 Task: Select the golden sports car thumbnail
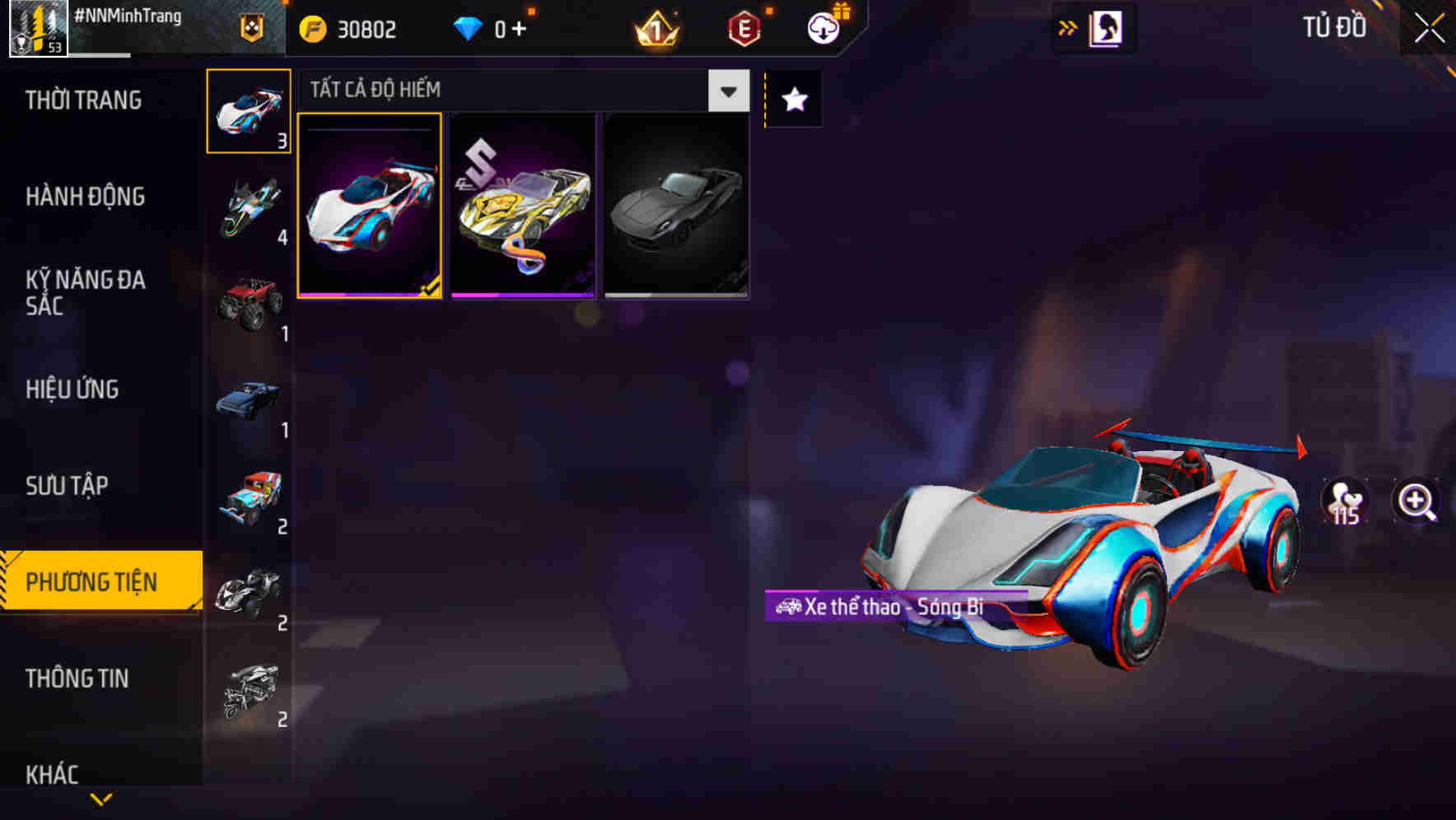[x=522, y=206]
